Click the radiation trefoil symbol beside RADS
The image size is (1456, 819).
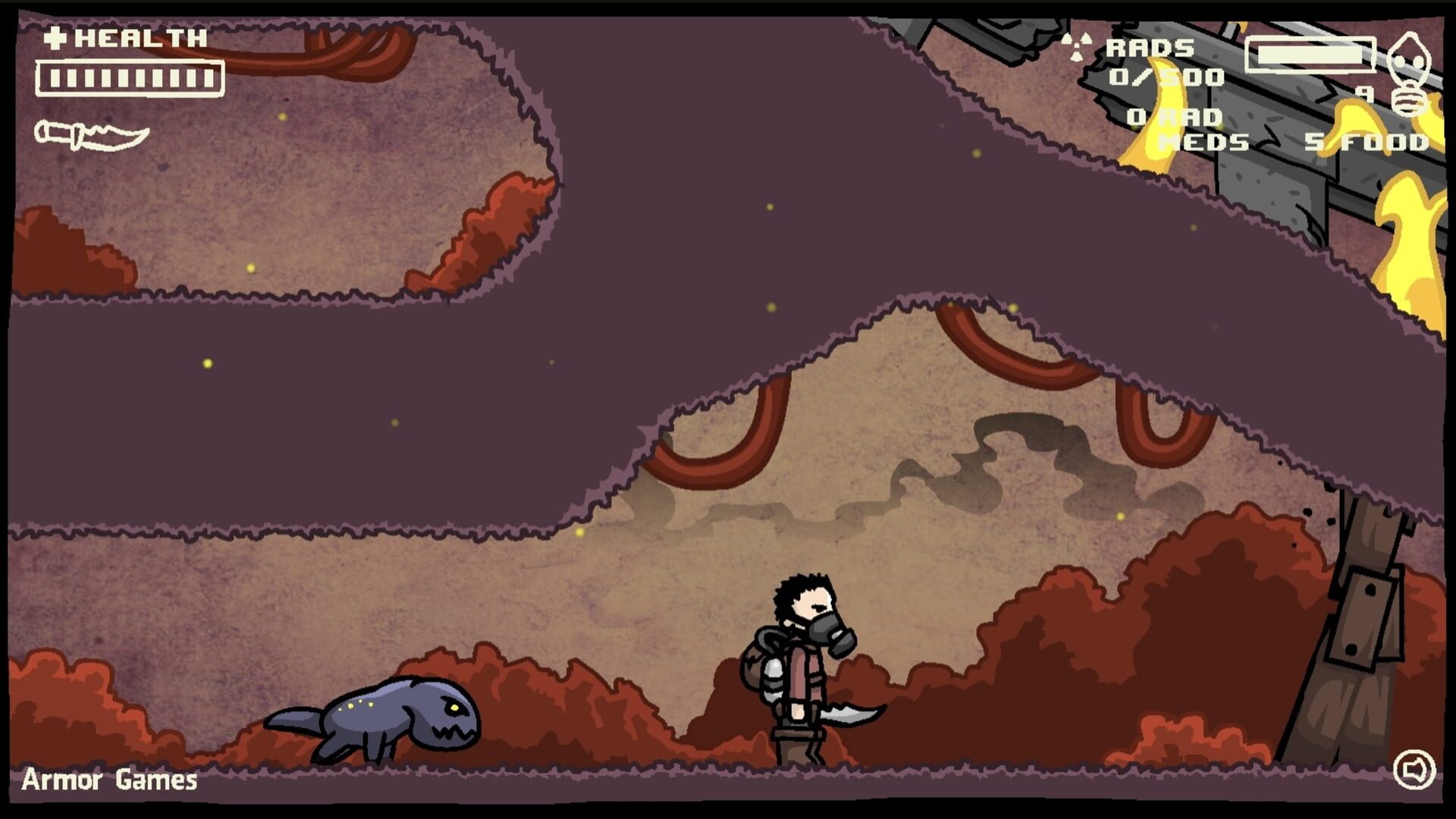[1076, 45]
